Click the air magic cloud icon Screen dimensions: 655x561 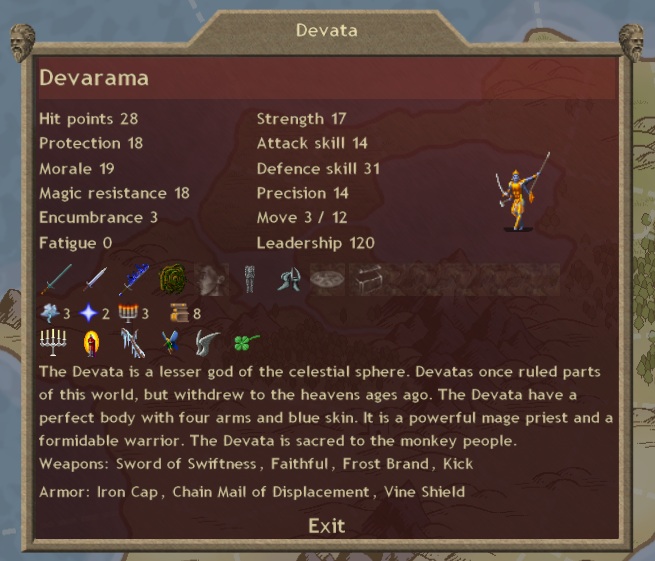[x=50, y=313]
